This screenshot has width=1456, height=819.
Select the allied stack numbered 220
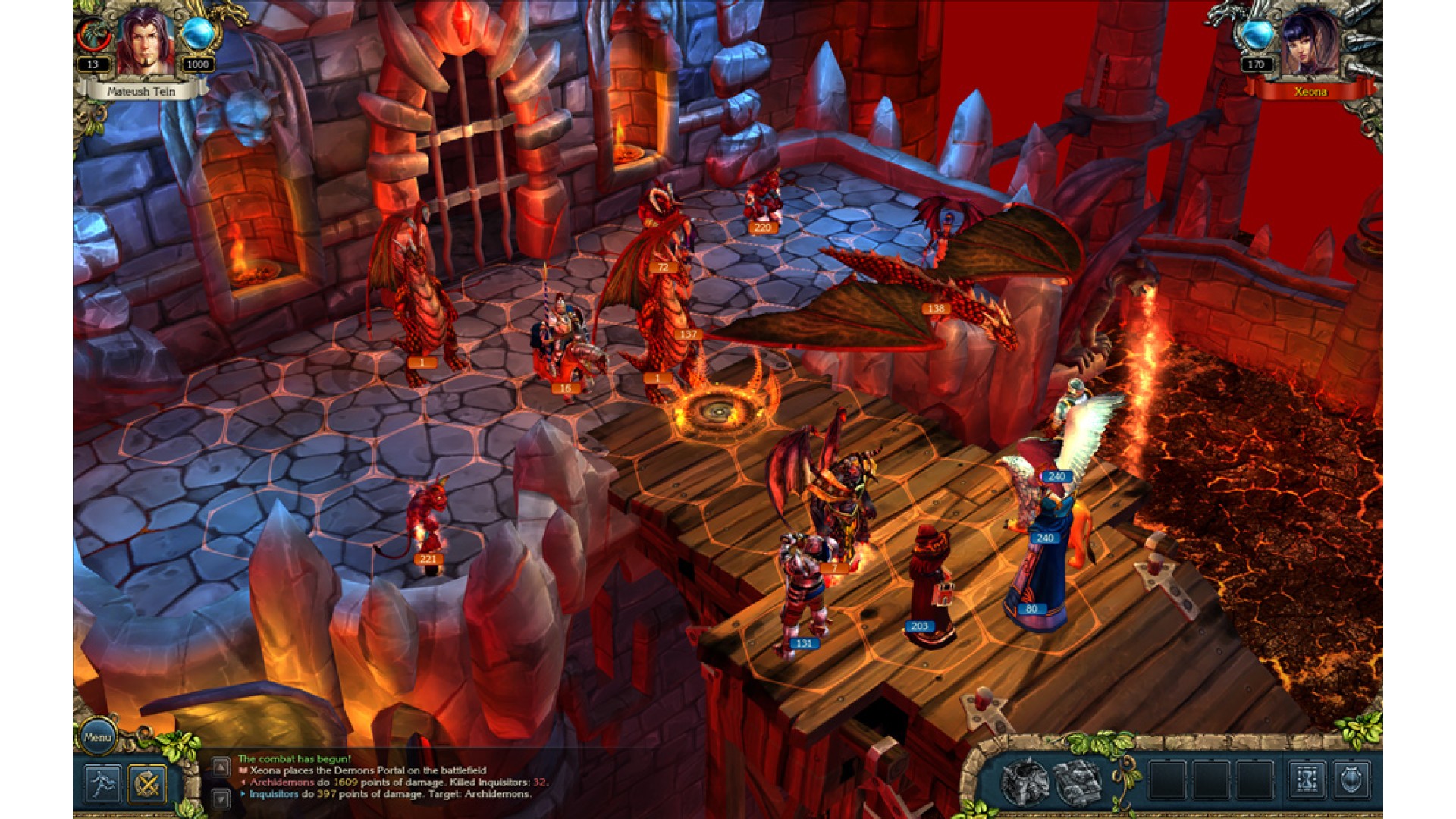pos(762,201)
